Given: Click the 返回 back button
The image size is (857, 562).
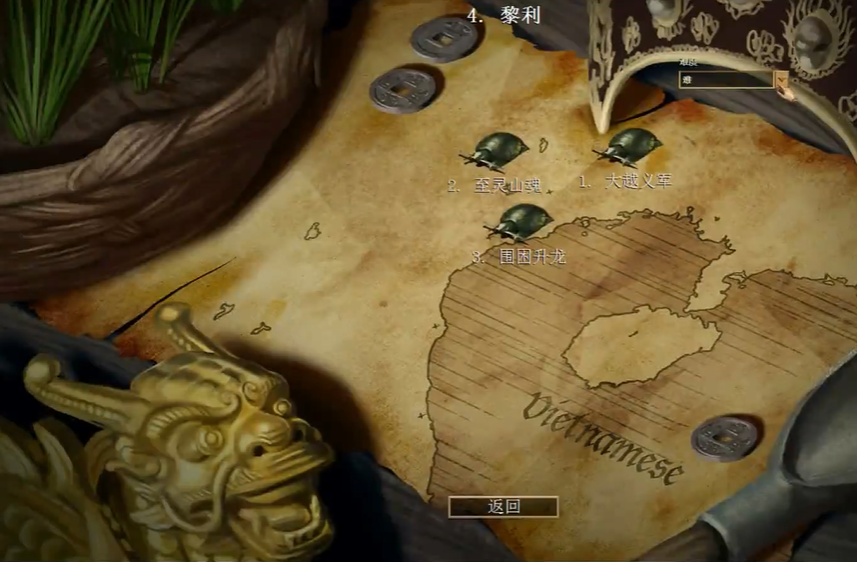Looking at the screenshot, I should click(x=503, y=506).
